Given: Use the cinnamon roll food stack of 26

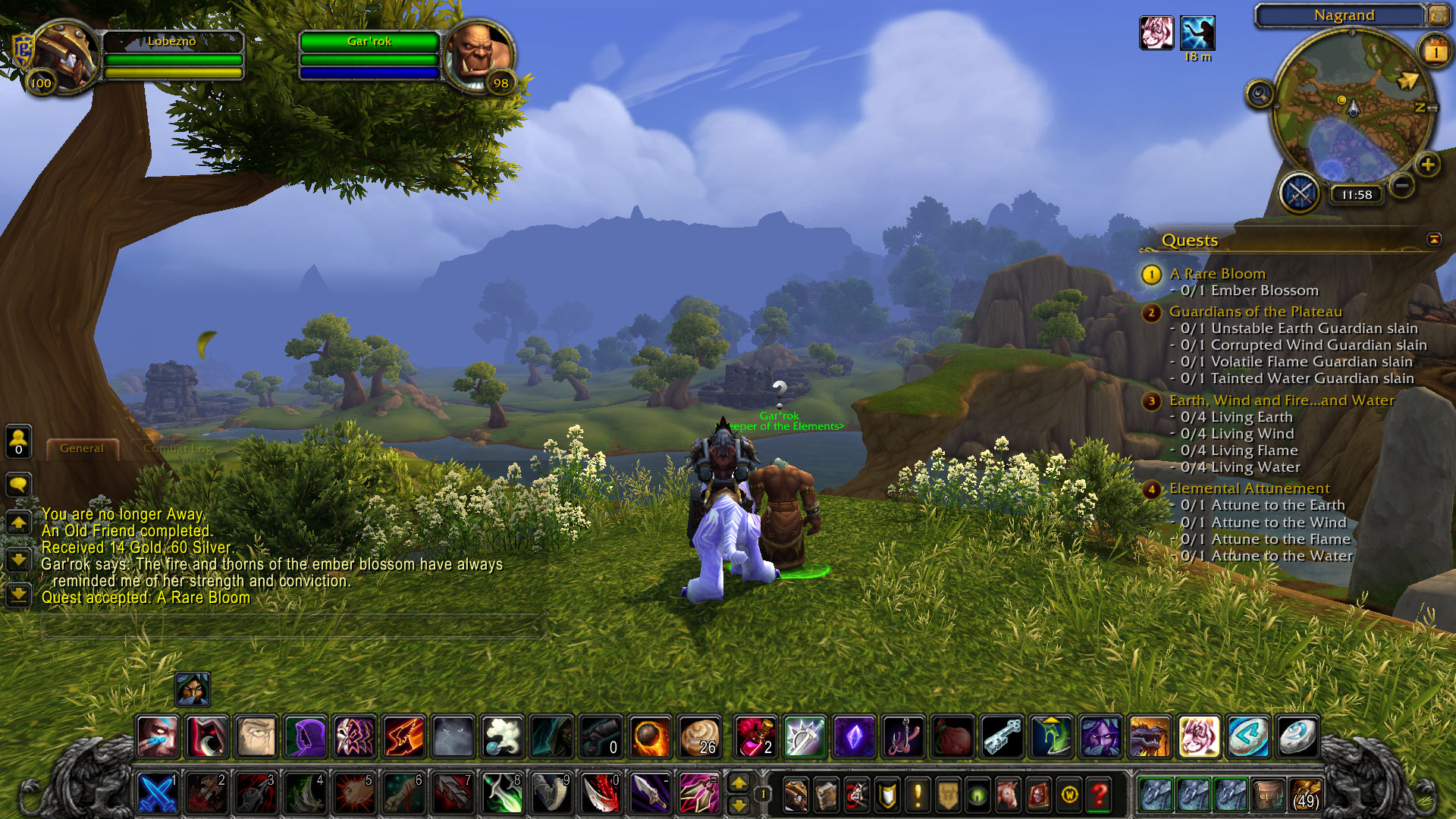Looking at the screenshot, I should pos(699,736).
